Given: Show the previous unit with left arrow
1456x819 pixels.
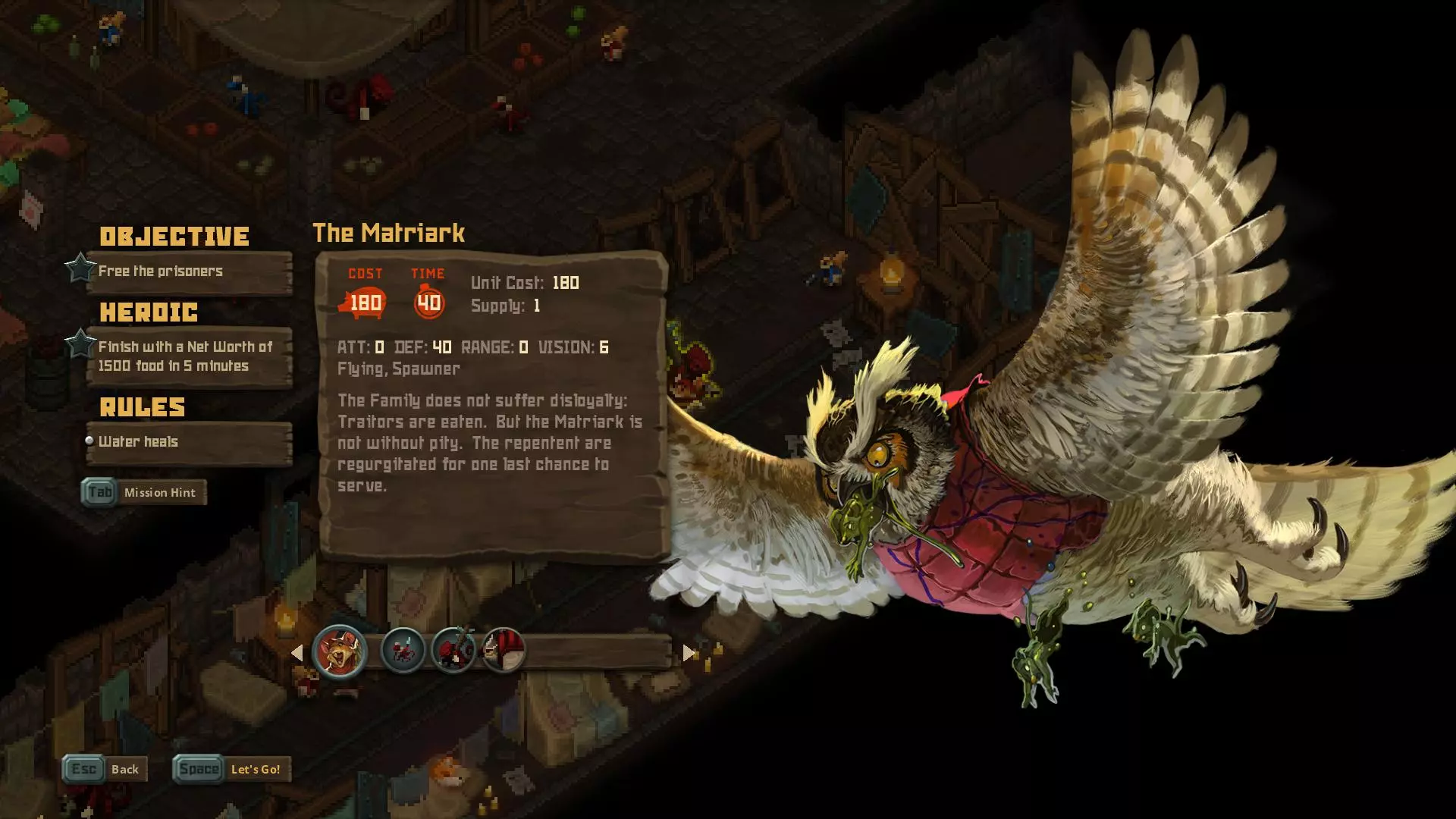Looking at the screenshot, I should click(x=297, y=653).
